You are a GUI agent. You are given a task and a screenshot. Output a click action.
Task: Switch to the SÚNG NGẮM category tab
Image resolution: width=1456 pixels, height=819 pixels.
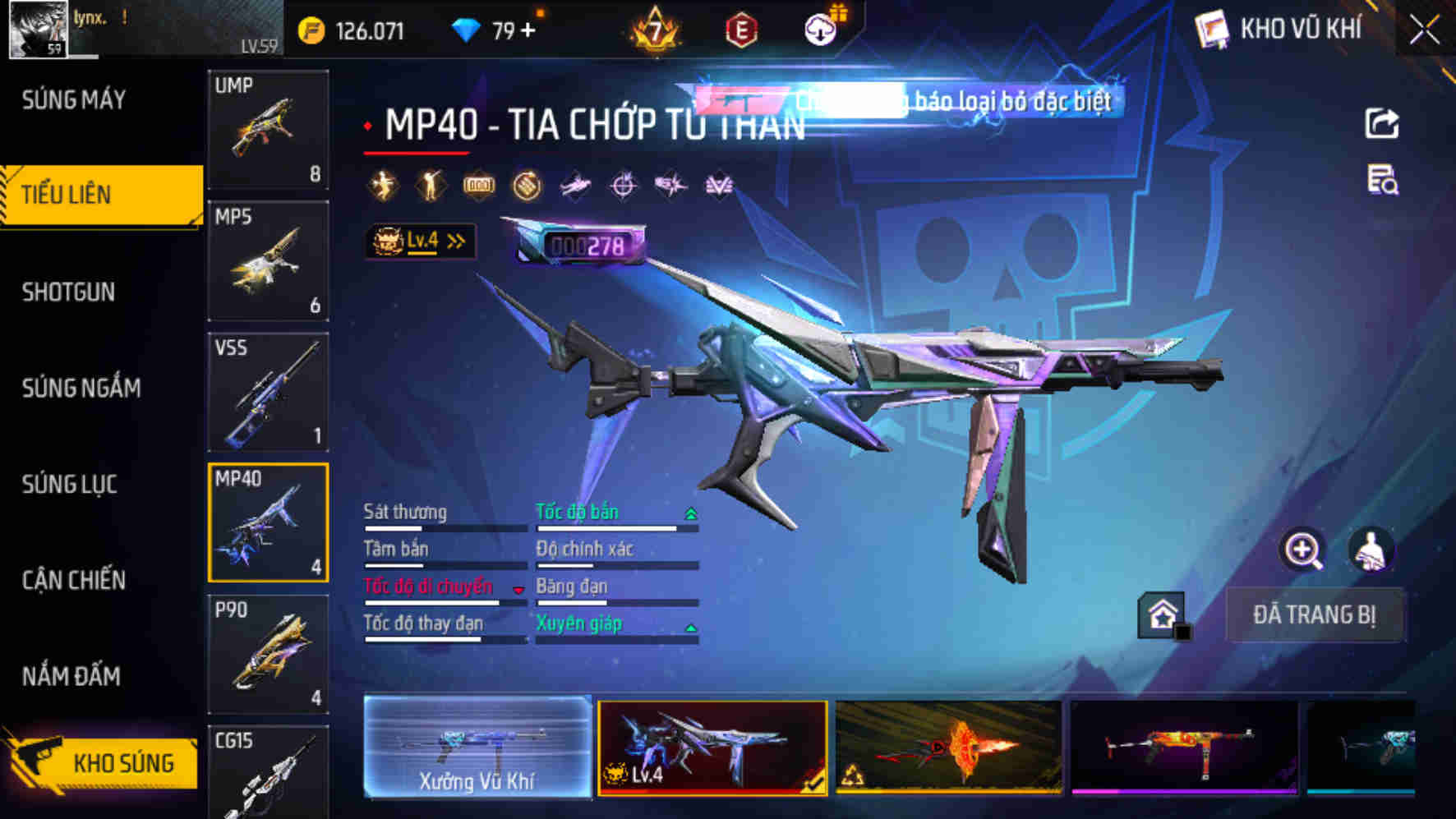click(82, 389)
